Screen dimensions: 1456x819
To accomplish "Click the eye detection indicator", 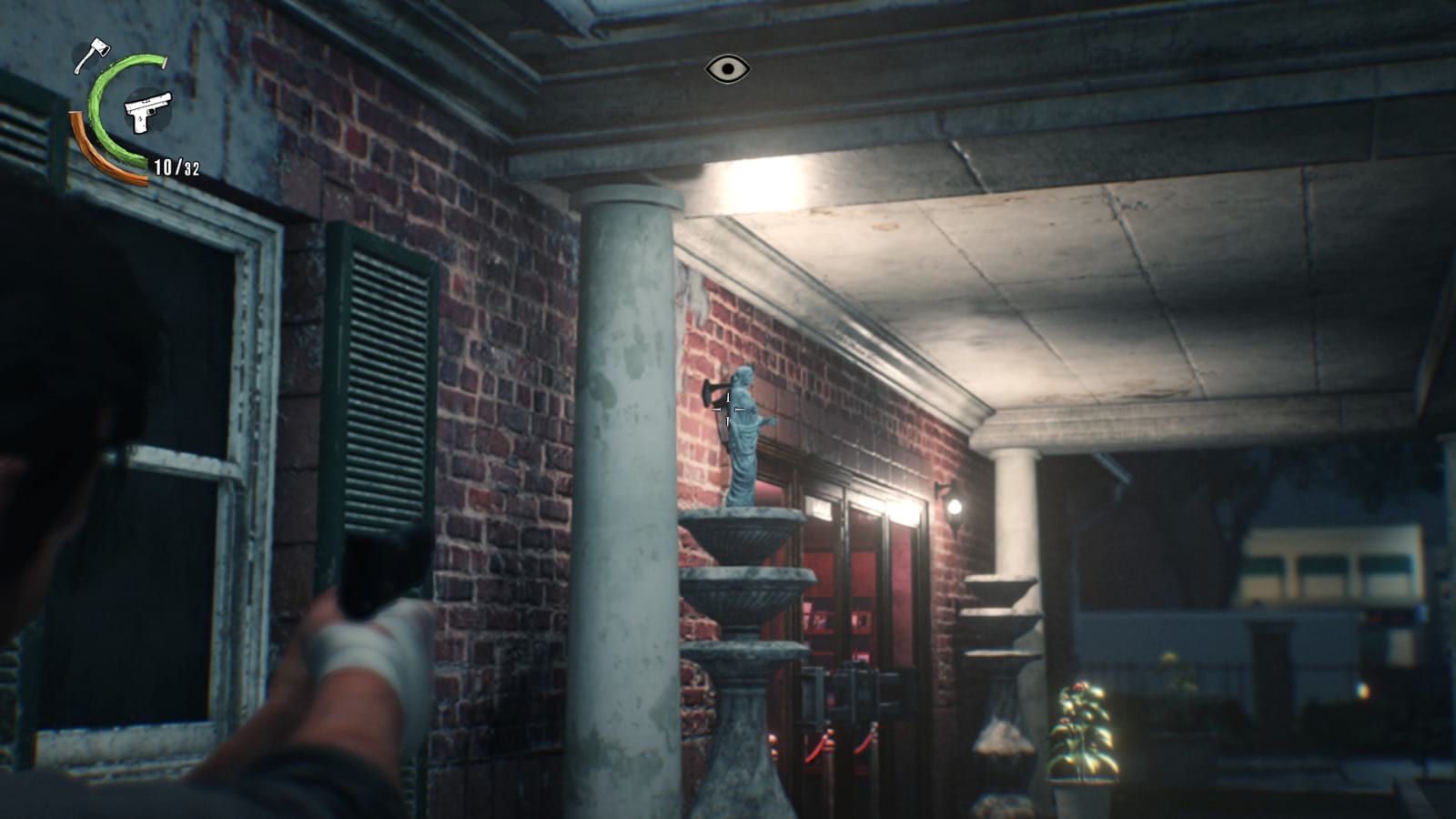I will 727,67.
